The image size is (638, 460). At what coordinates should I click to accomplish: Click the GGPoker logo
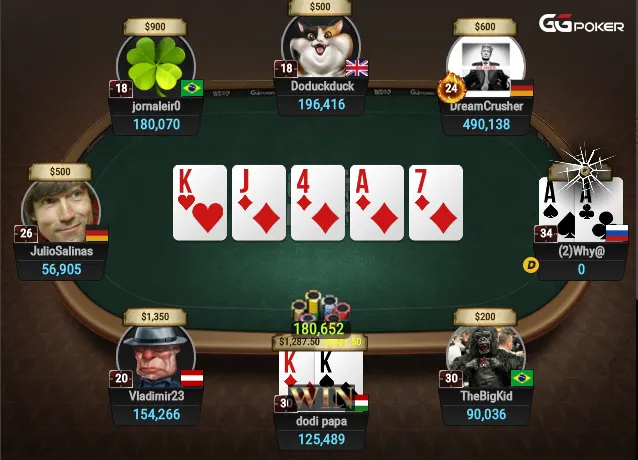coord(581,23)
